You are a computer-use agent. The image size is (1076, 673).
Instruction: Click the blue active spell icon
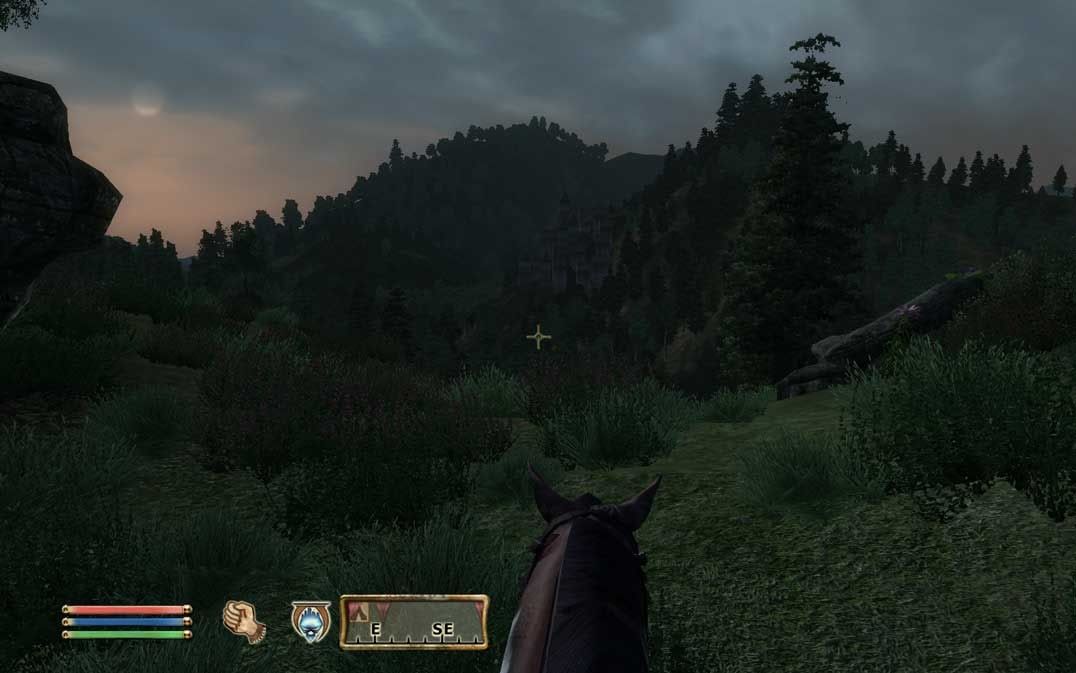tap(310, 621)
